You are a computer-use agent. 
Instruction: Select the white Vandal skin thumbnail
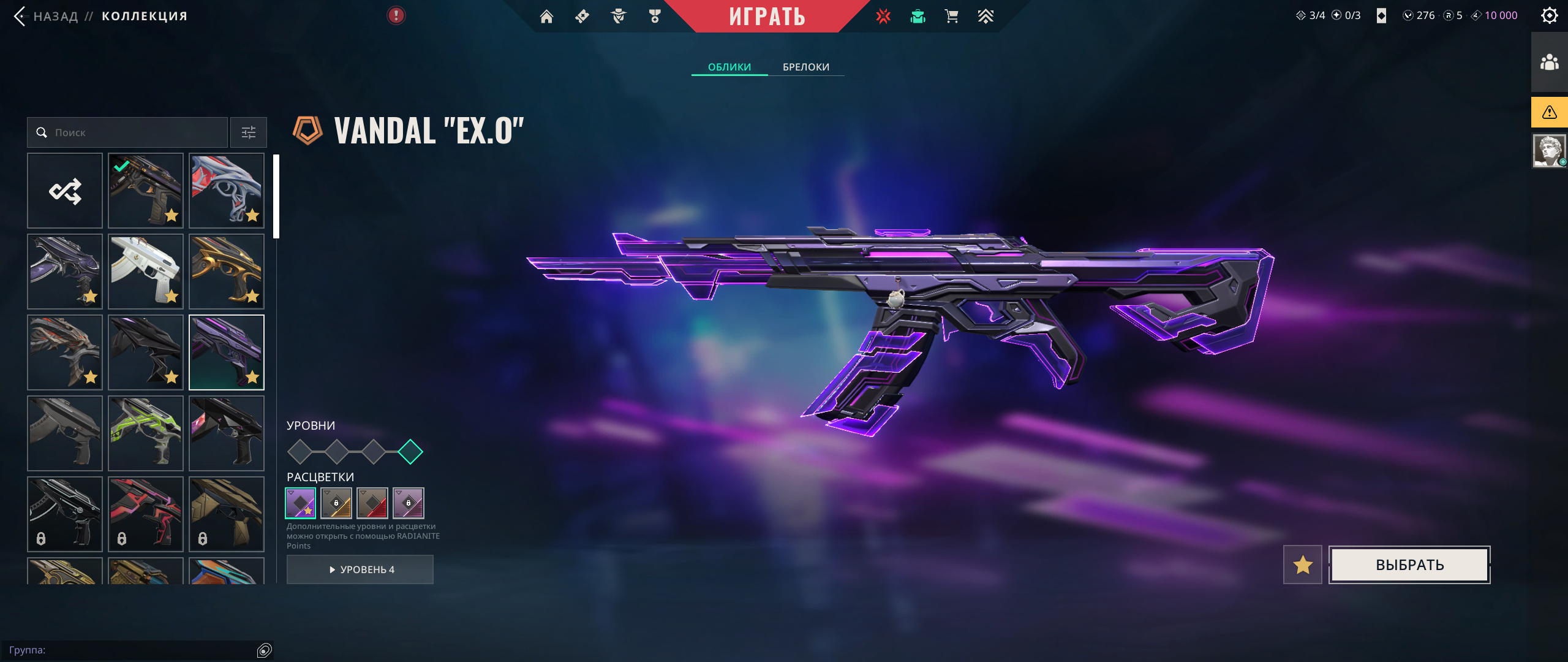[146, 272]
